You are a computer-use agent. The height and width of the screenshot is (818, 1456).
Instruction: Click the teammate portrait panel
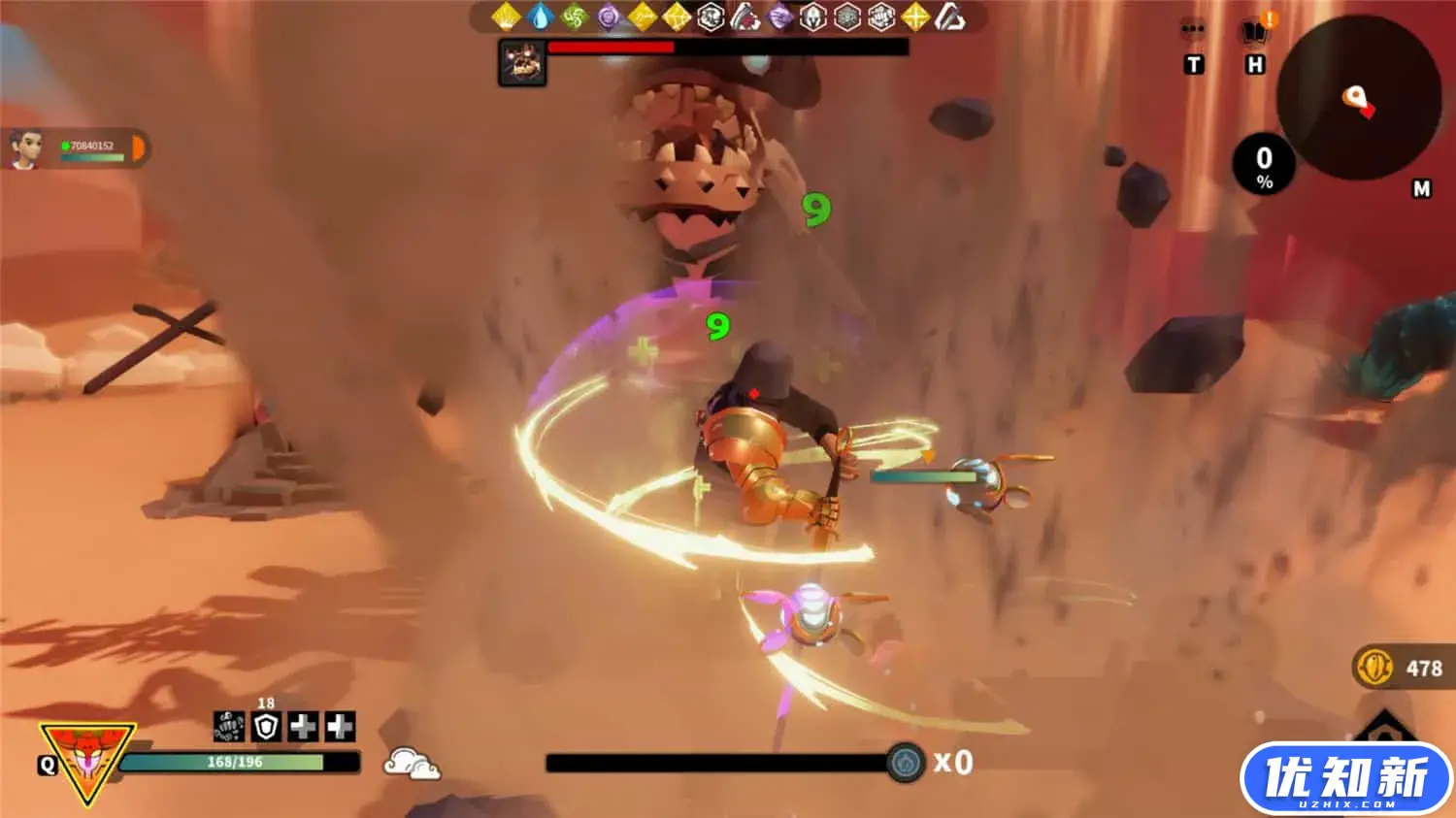pyautogui.click(x=76, y=148)
